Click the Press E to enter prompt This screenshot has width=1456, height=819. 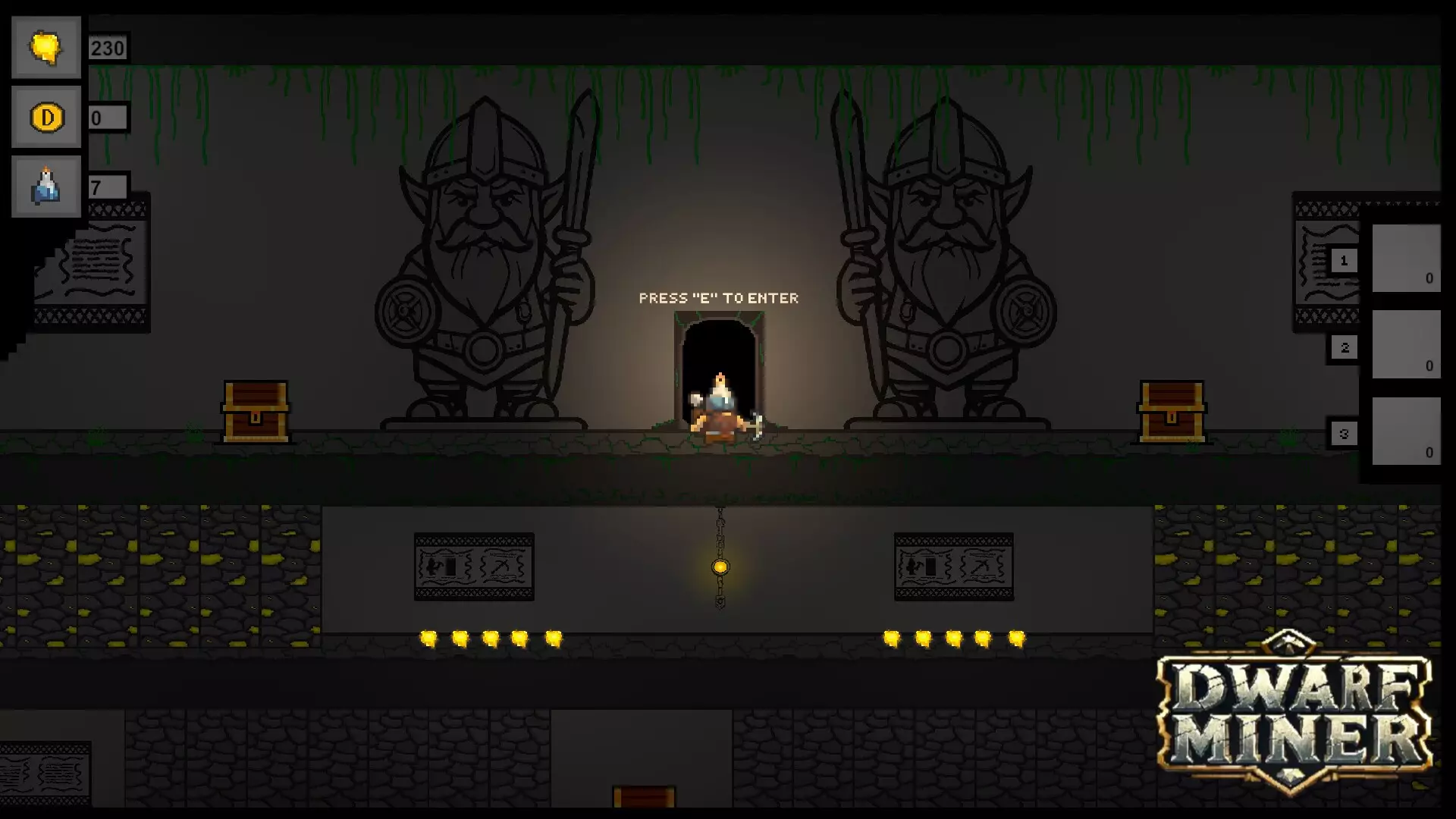pyautogui.click(x=719, y=298)
